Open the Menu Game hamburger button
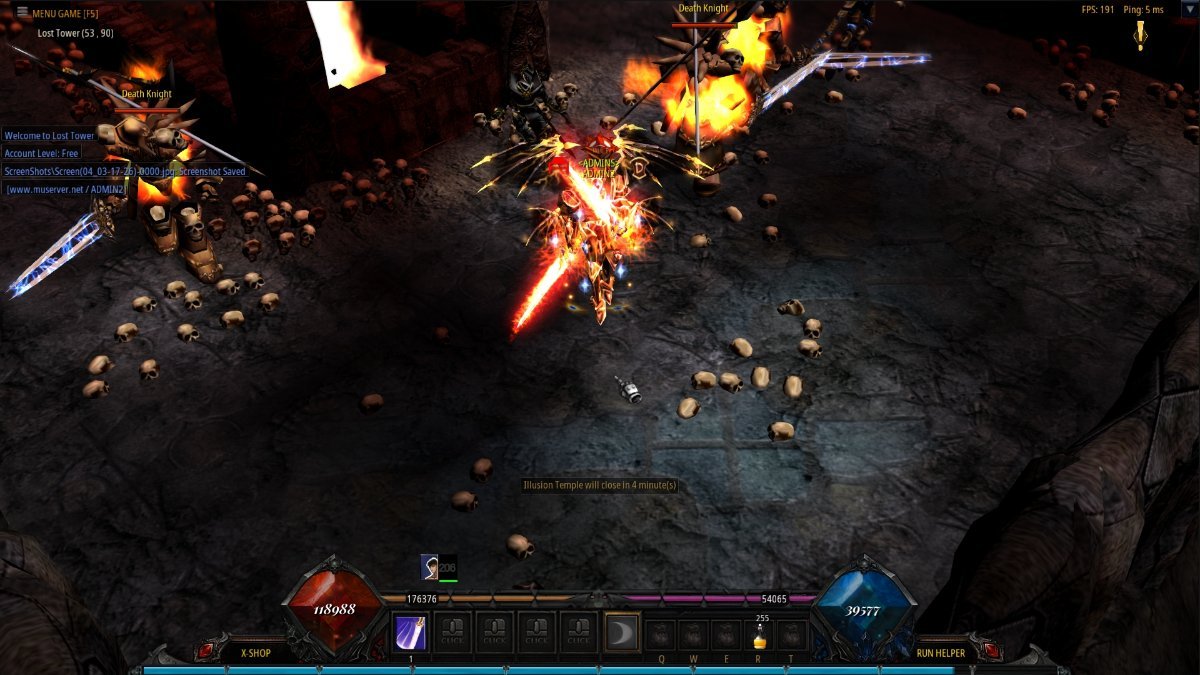This screenshot has width=1200, height=675. click(22, 13)
